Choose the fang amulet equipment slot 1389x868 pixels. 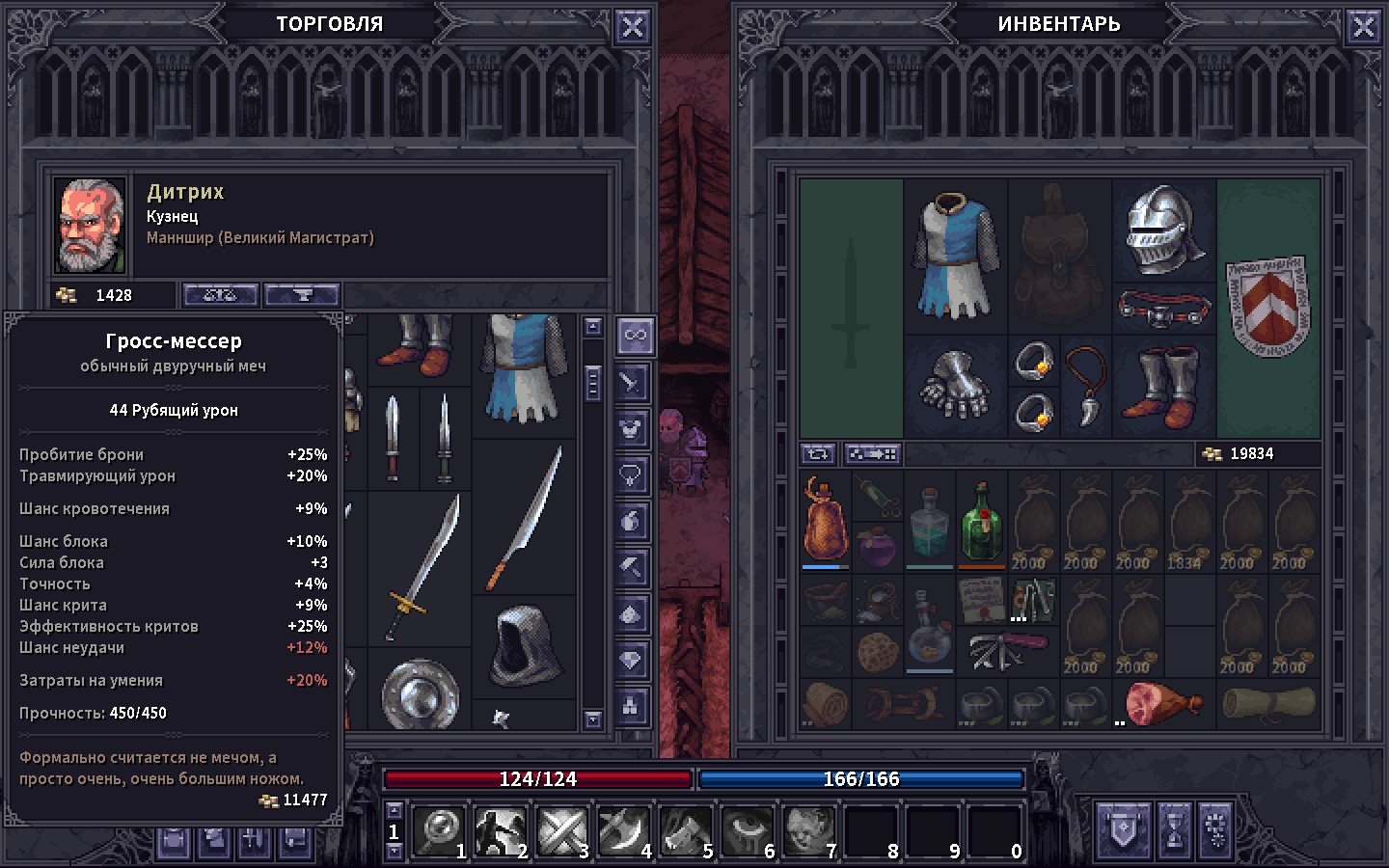(x=1085, y=386)
